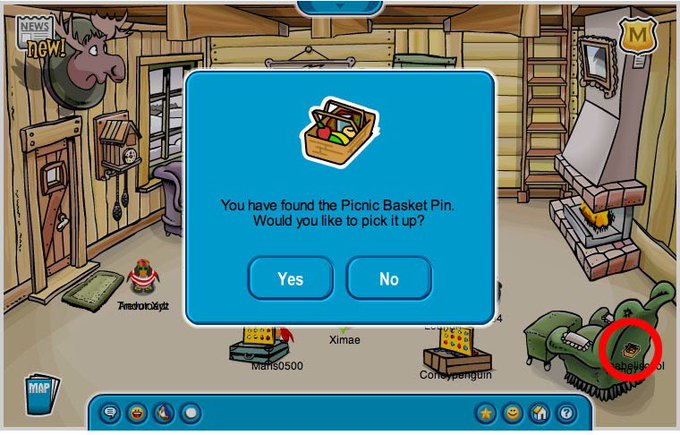
Task: Click the white circle action button
Action: pyautogui.click(x=189, y=412)
